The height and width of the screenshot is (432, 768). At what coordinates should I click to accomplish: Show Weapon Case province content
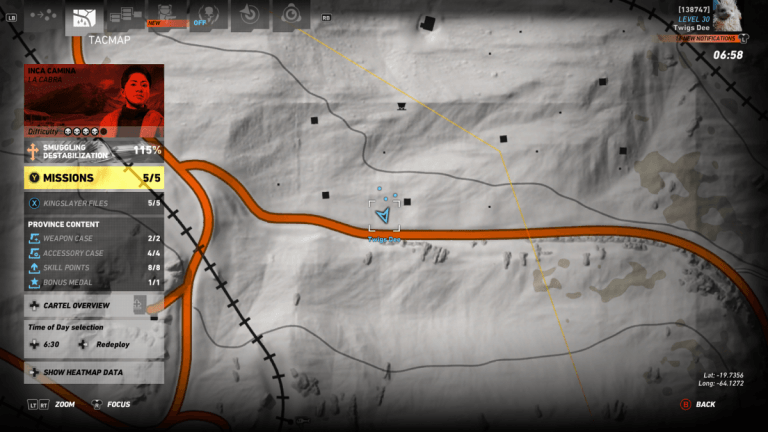pyautogui.click(x=94, y=239)
